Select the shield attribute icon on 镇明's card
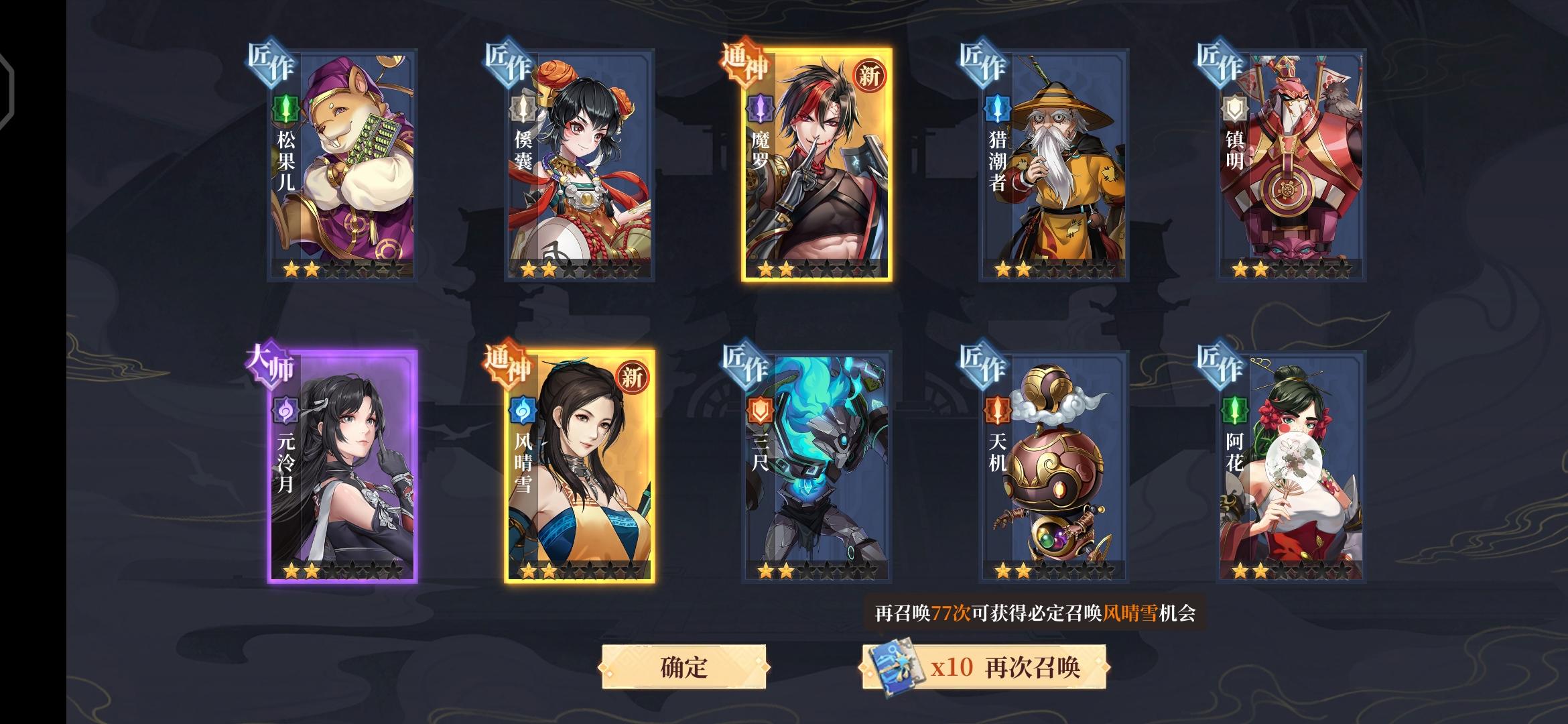The image size is (1568, 724). pyautogui.click(x=1235, y=107)
